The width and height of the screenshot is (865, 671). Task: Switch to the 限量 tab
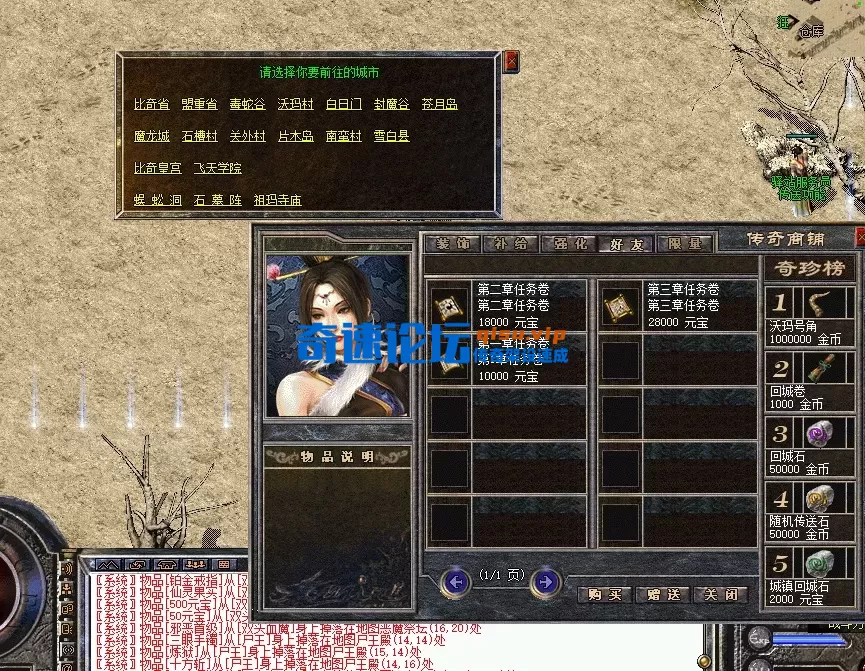tap(684, 243)
